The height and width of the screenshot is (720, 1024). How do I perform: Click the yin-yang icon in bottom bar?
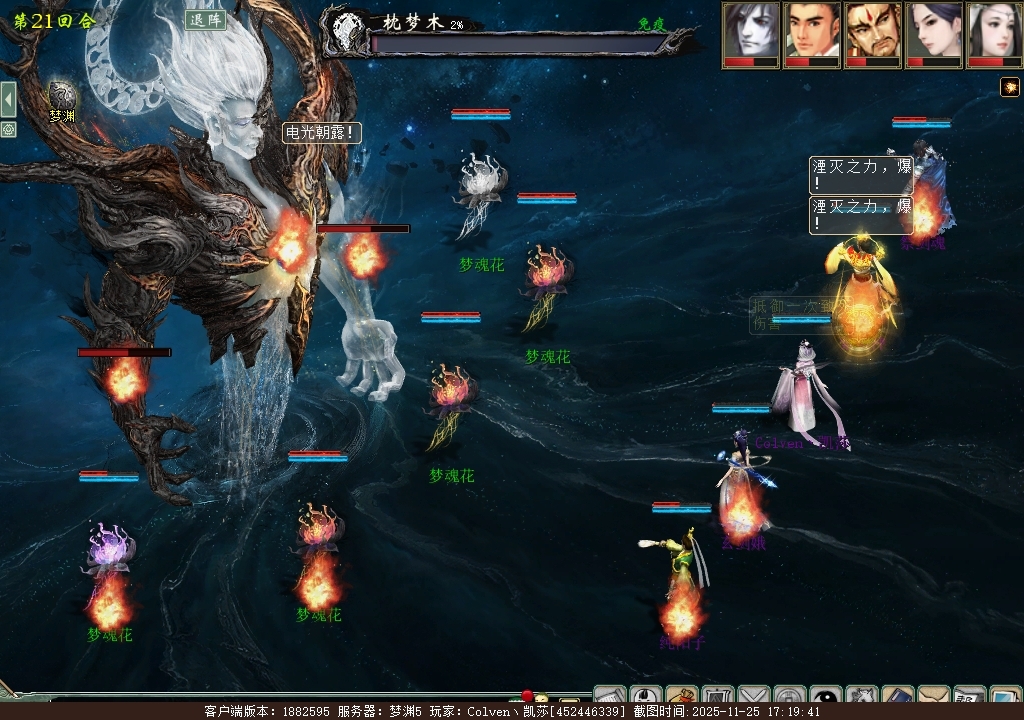pos(826,698)
